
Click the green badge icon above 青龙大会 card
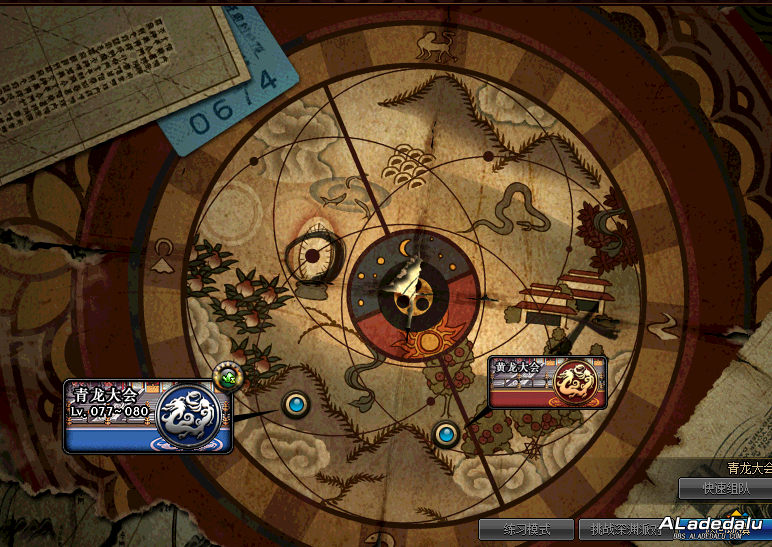coord(229,377)
